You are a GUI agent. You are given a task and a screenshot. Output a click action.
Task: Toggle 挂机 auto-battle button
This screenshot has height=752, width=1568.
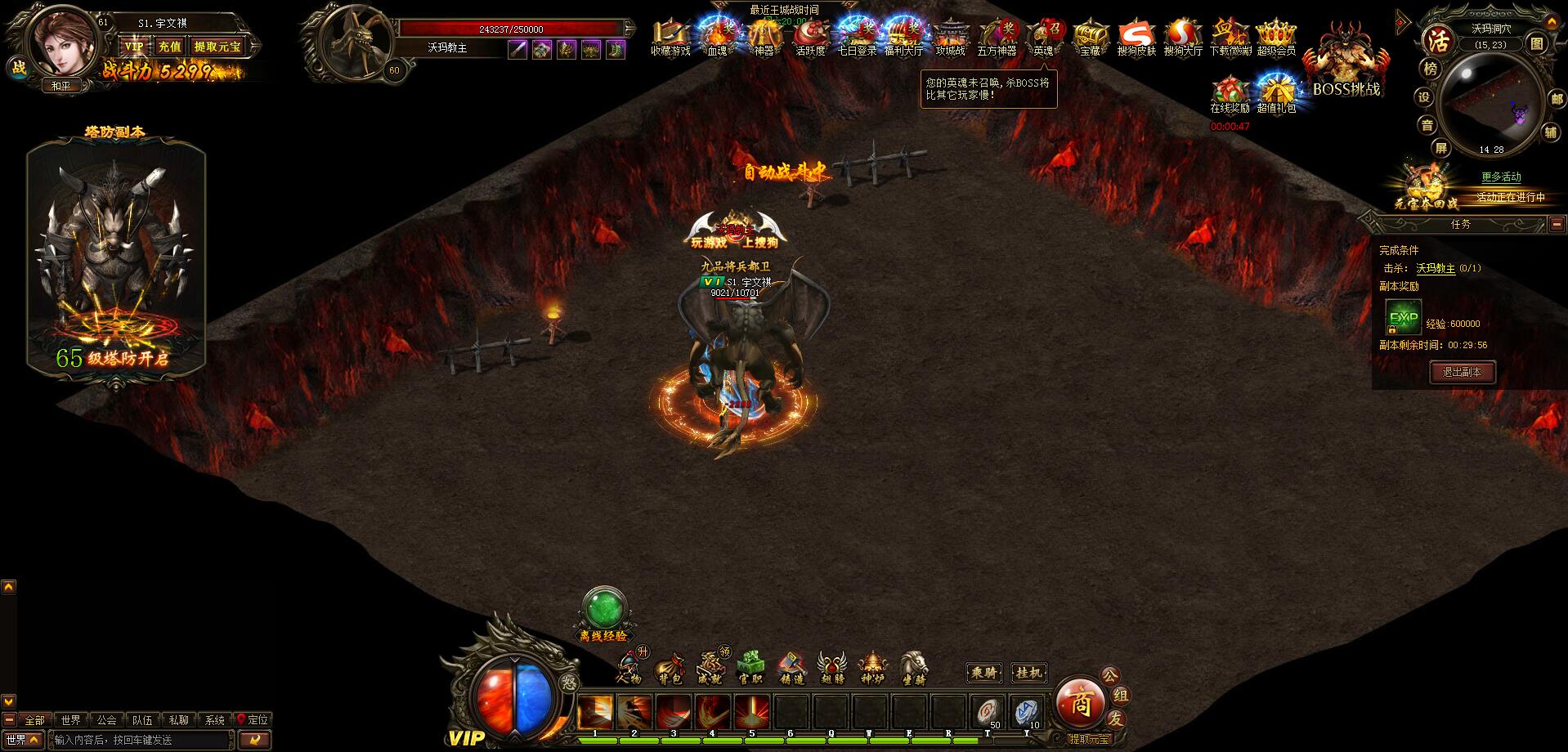(1028, 673)
